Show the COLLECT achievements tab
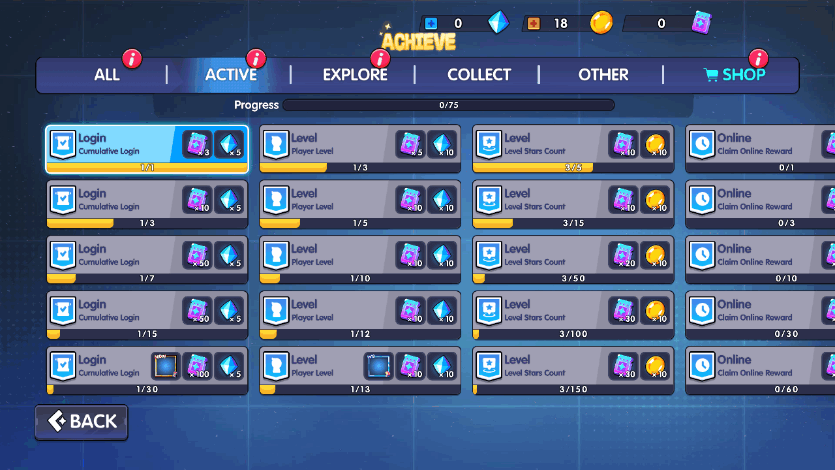Image resolution: width=835 pixels, height=470 pixels. click(479, 75)
